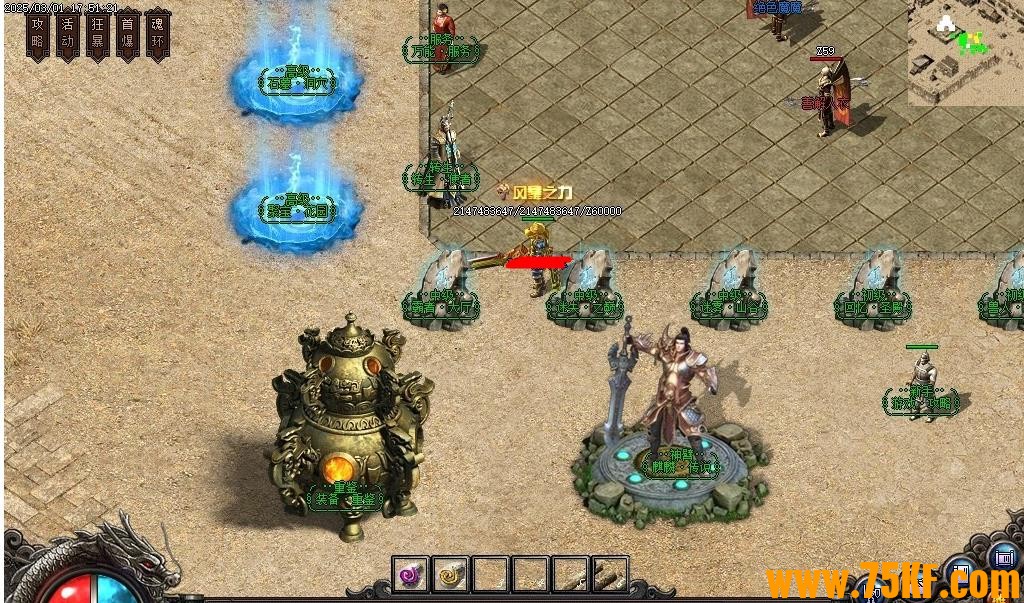Use the yellow scroll in the hotbar
The width and height of the screenshot is (1024, 603).
coord(450,575)
